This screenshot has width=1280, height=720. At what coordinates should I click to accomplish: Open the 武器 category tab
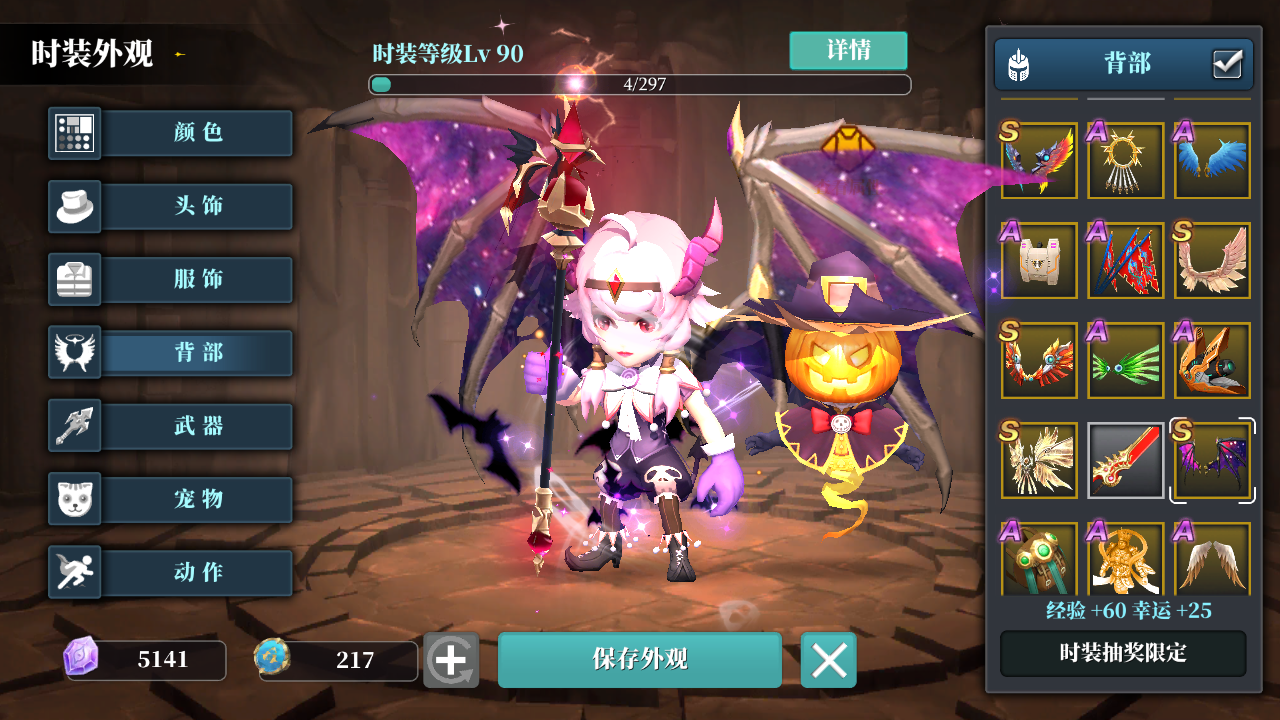coord(196,426)
